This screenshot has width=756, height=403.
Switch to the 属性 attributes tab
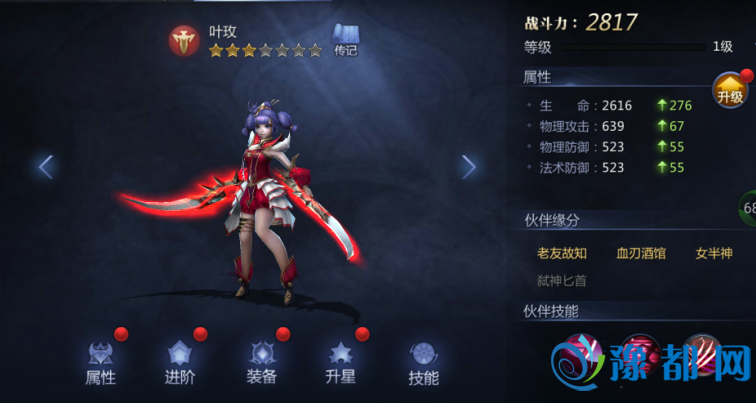(100, 362)
